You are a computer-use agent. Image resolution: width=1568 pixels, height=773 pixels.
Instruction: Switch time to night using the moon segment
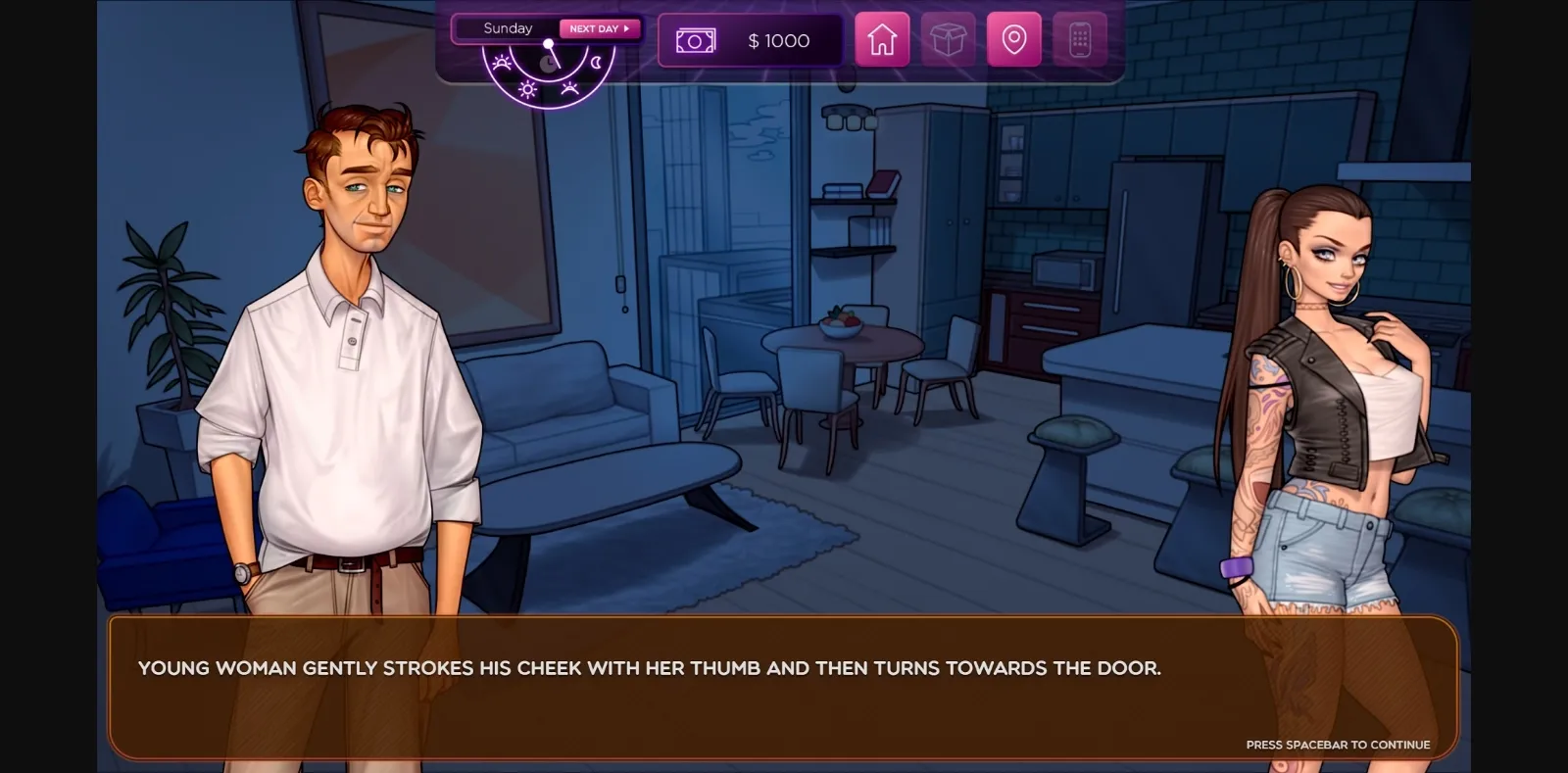pos(596,62)
